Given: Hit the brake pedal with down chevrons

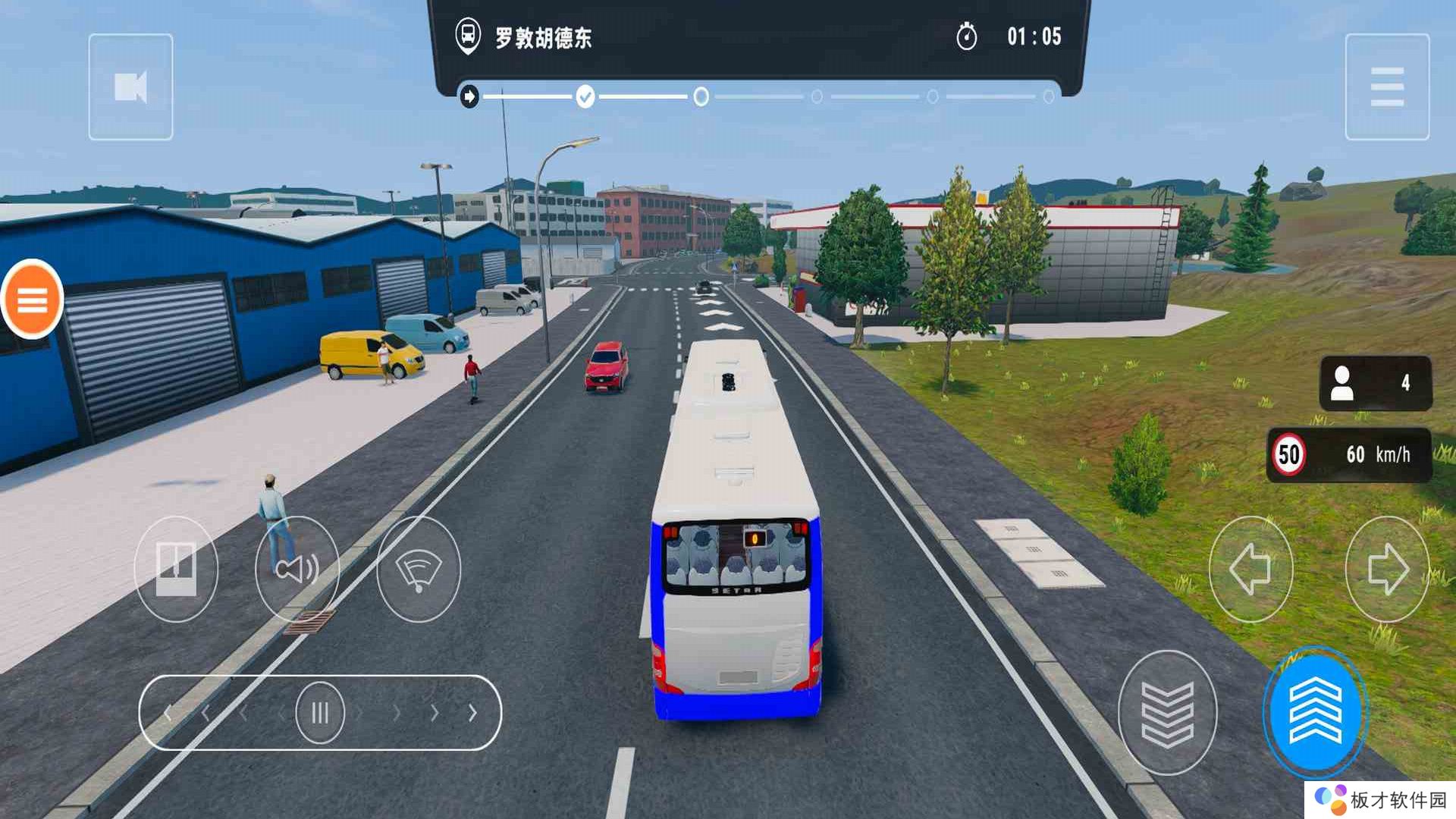Looking at the screenshot, I should click(1167, 713).
